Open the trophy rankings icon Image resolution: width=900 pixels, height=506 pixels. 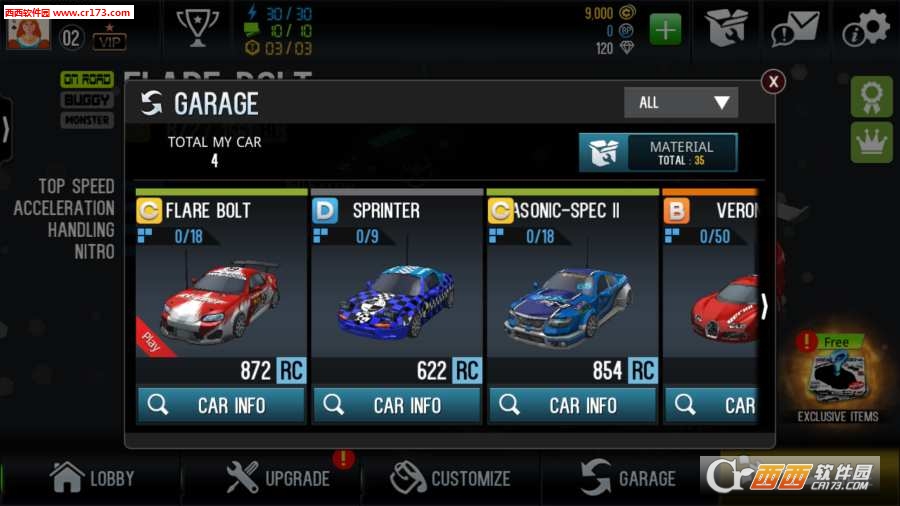(196, 27)
